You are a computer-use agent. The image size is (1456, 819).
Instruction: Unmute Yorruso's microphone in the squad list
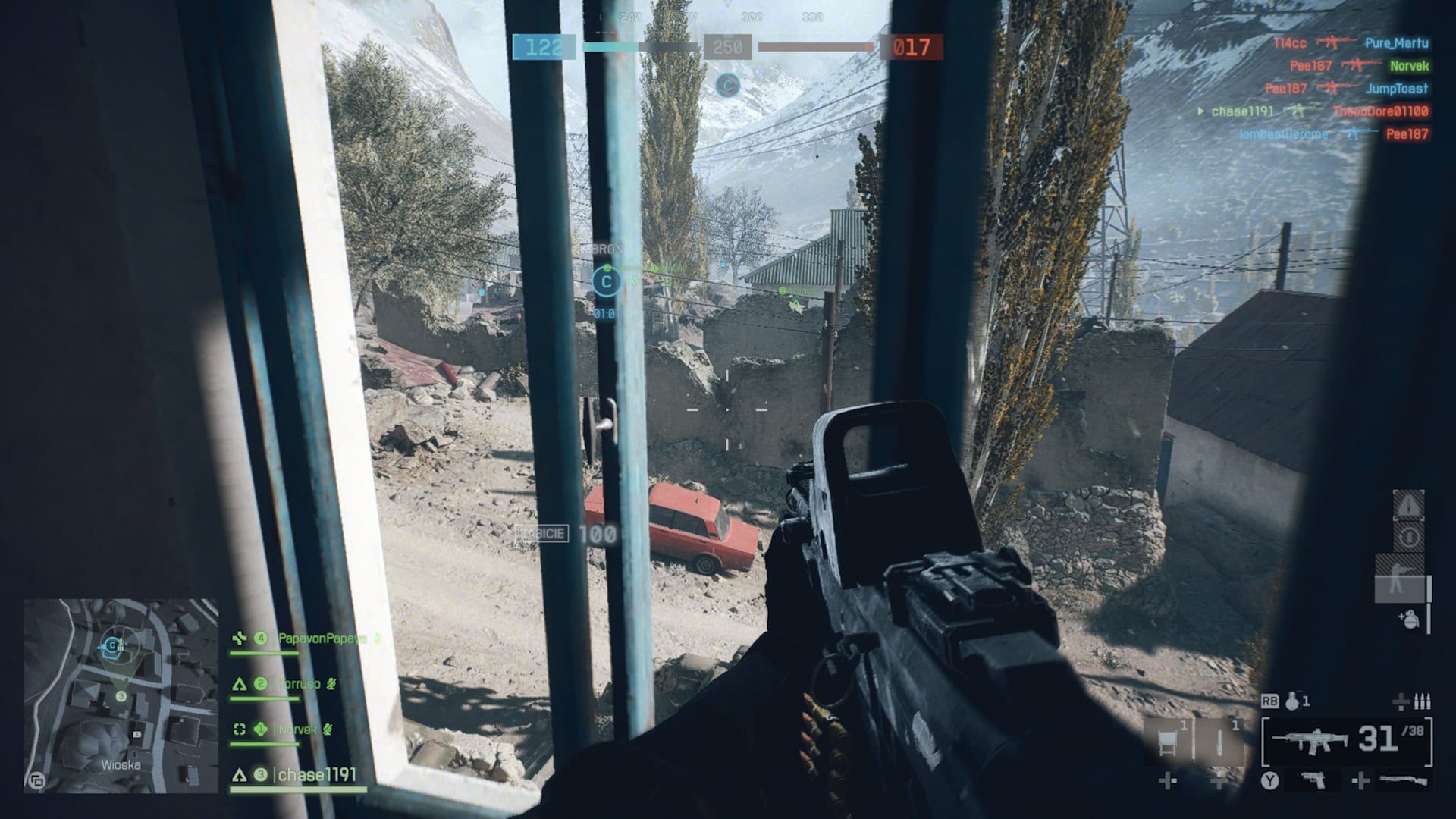click(331, 685)
